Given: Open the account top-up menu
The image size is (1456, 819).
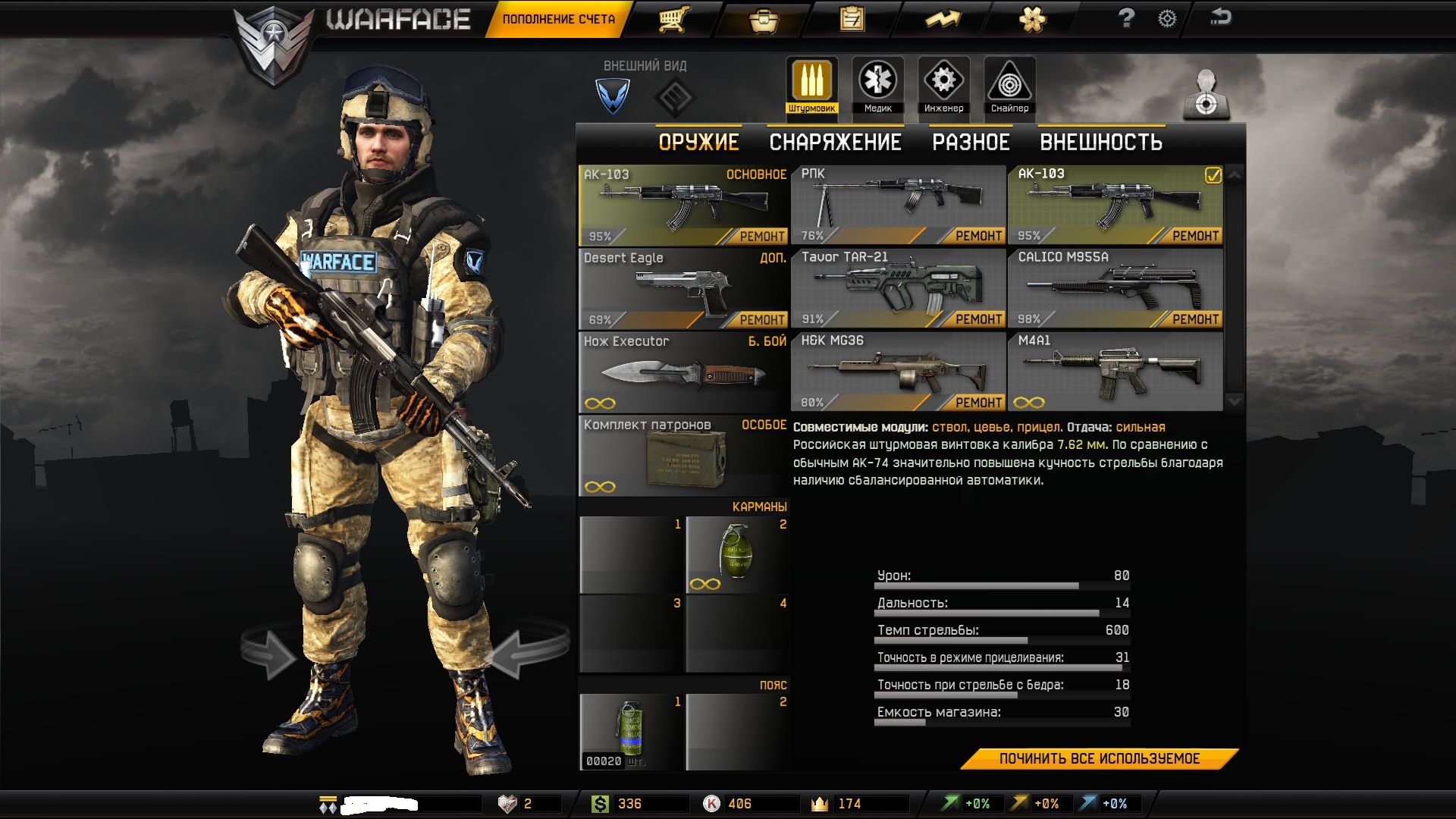Looking at the screenshot, I should pyautogui.click(x=559, y=19).
